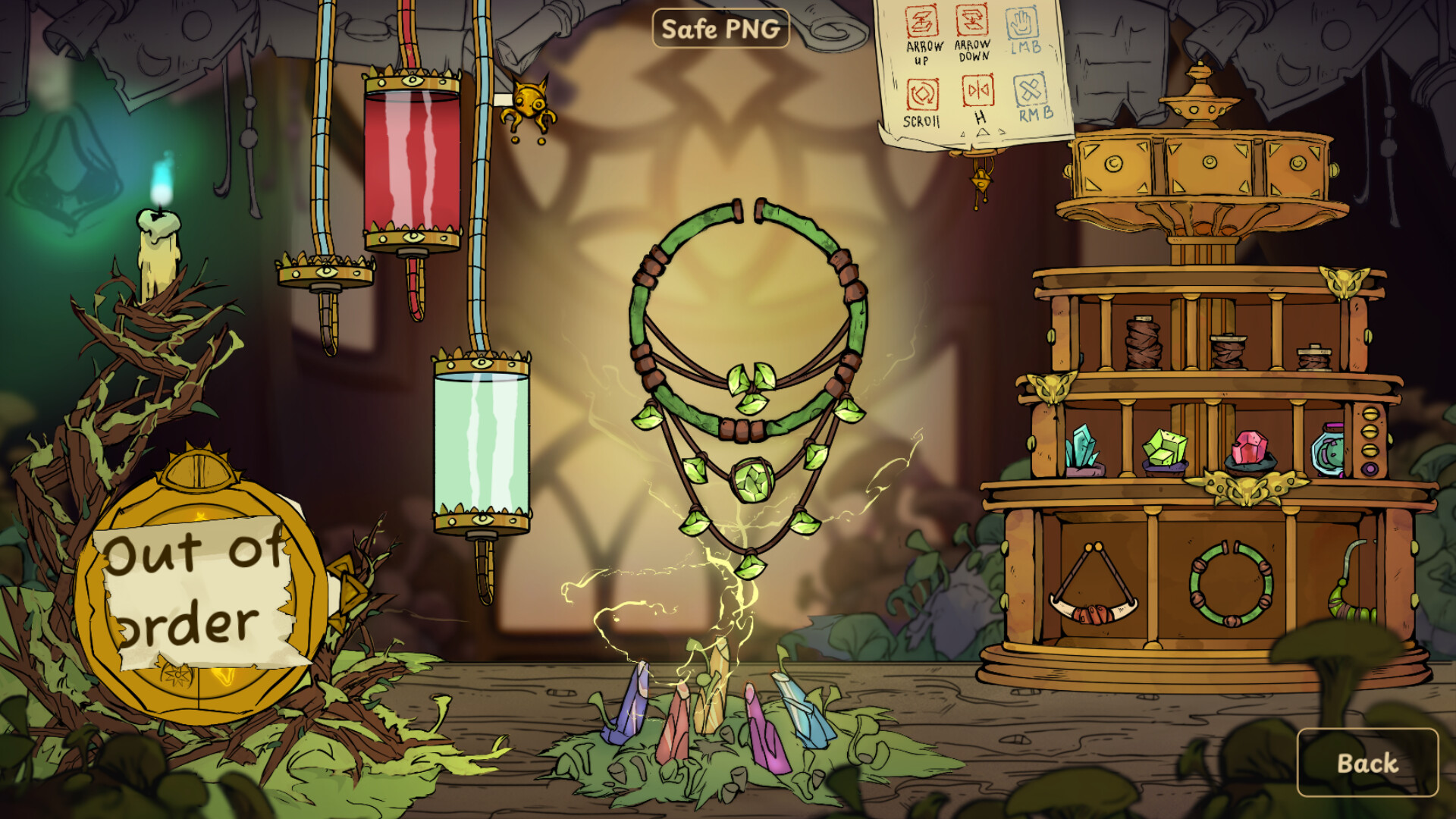Toggle the topmost yellow bead button on the cabinet

coord(1371,413)
